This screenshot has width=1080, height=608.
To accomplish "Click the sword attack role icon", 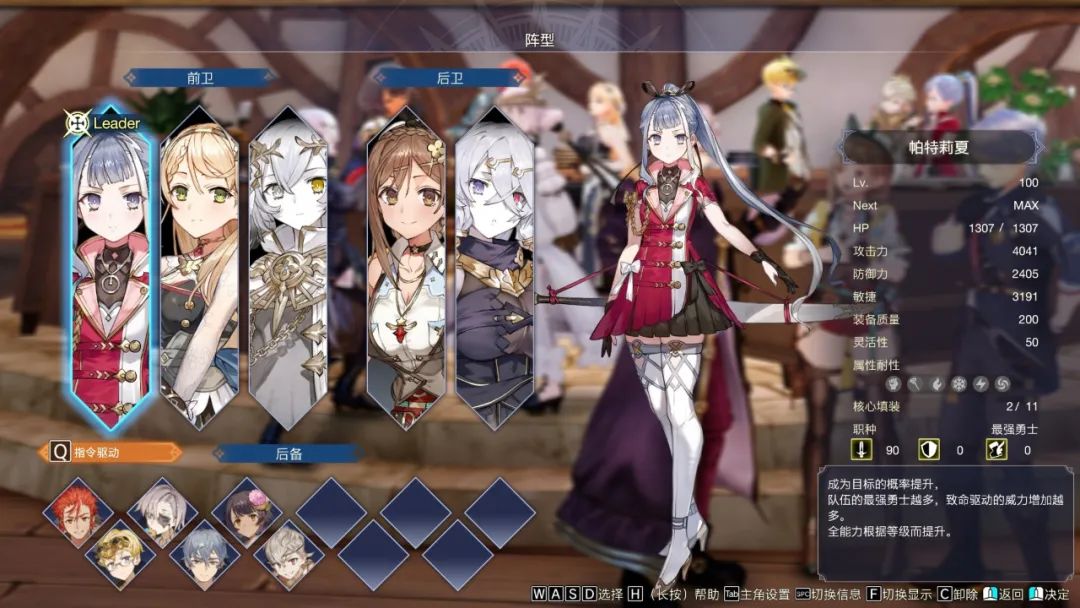I will click(862, 450).
